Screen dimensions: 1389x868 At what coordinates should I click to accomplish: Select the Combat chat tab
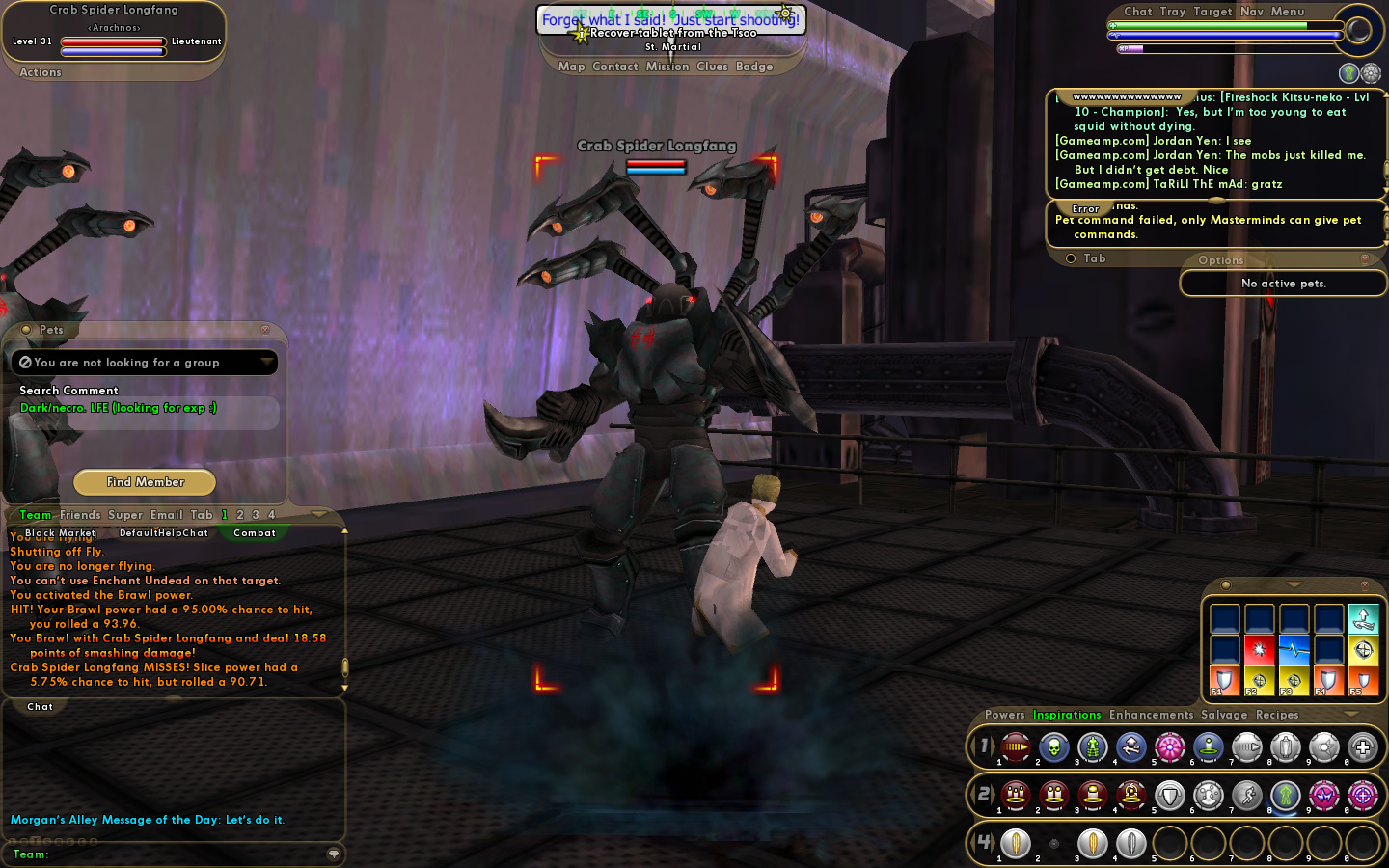click(x=255, y=533)
